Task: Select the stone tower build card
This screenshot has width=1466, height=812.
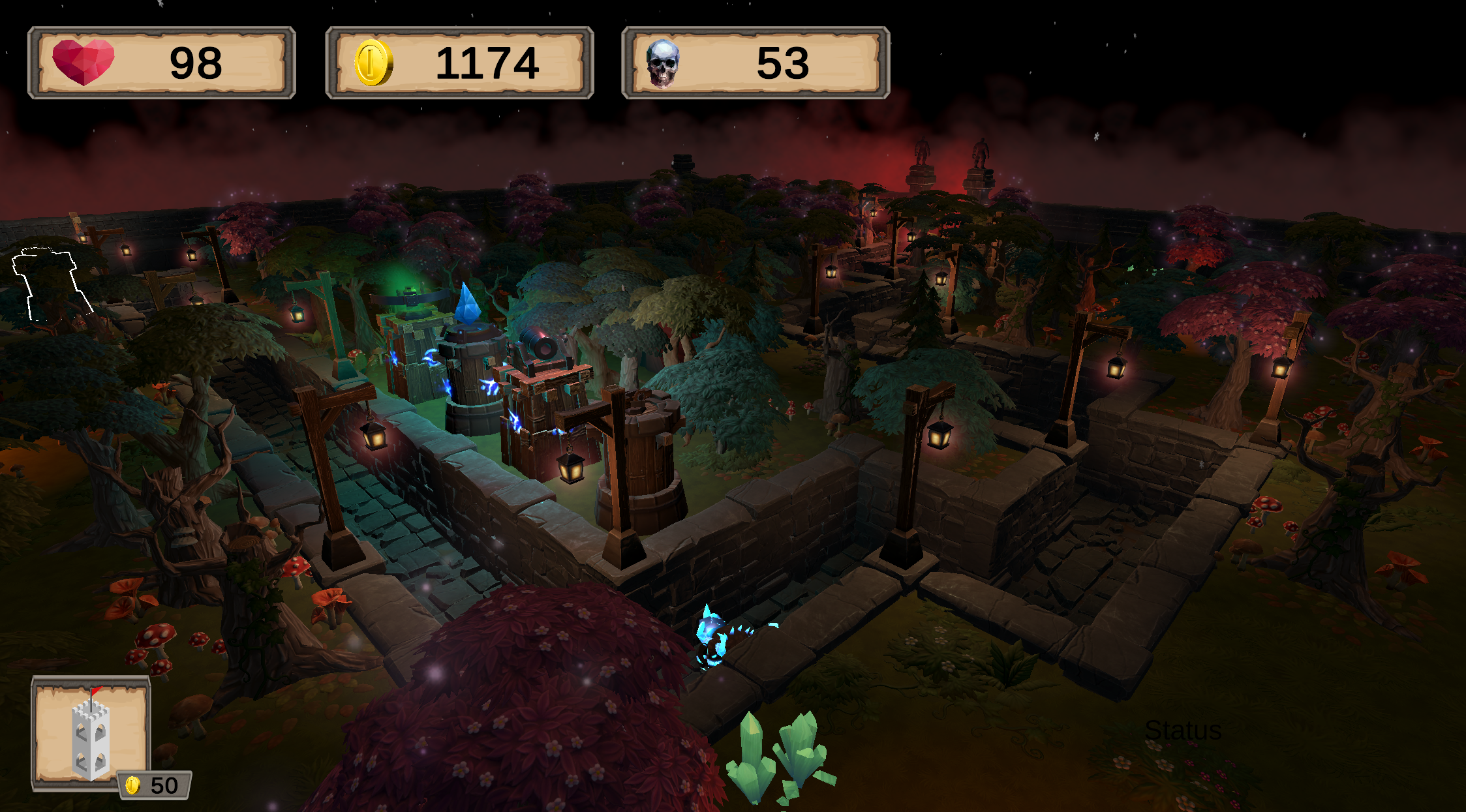Action: (x=91, y=733)
